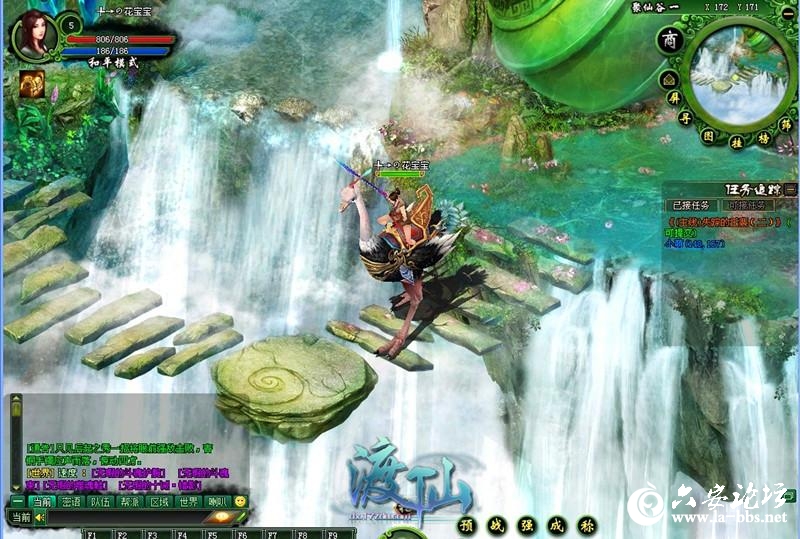Open the 世界 world chat tab
The image size is (800, 539).
tap(189, 501)
